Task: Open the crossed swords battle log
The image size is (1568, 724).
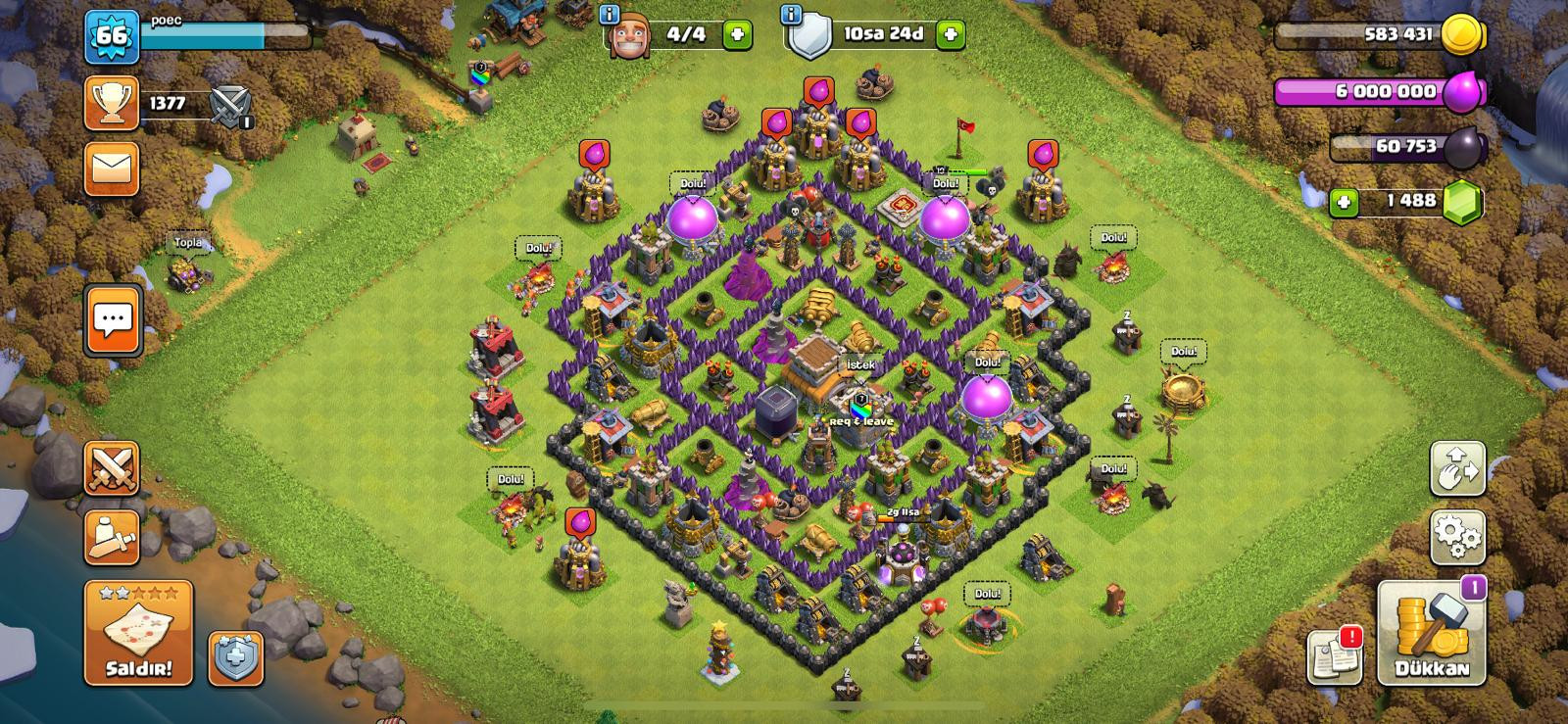Action: [x=231, y=105]
